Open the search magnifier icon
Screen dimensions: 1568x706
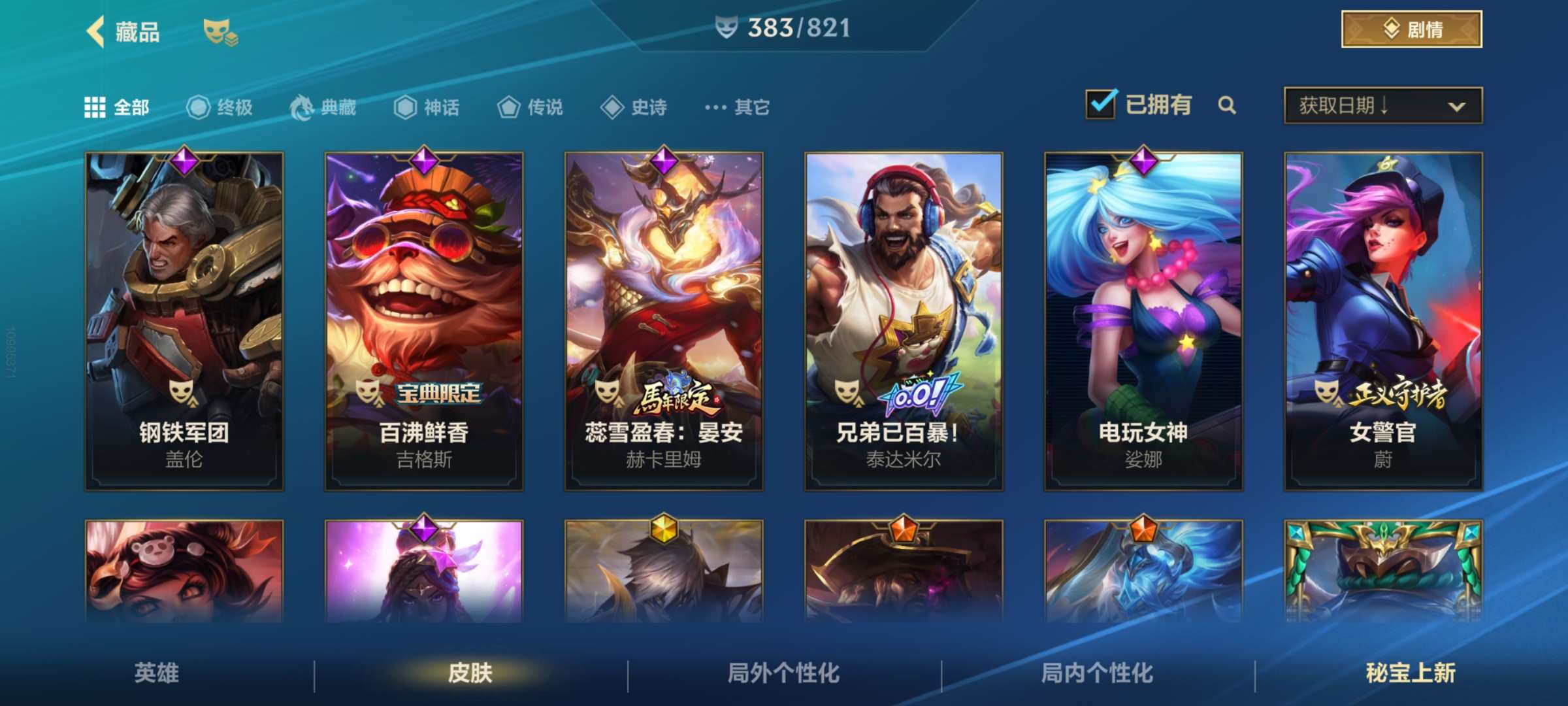[1228, 105]
